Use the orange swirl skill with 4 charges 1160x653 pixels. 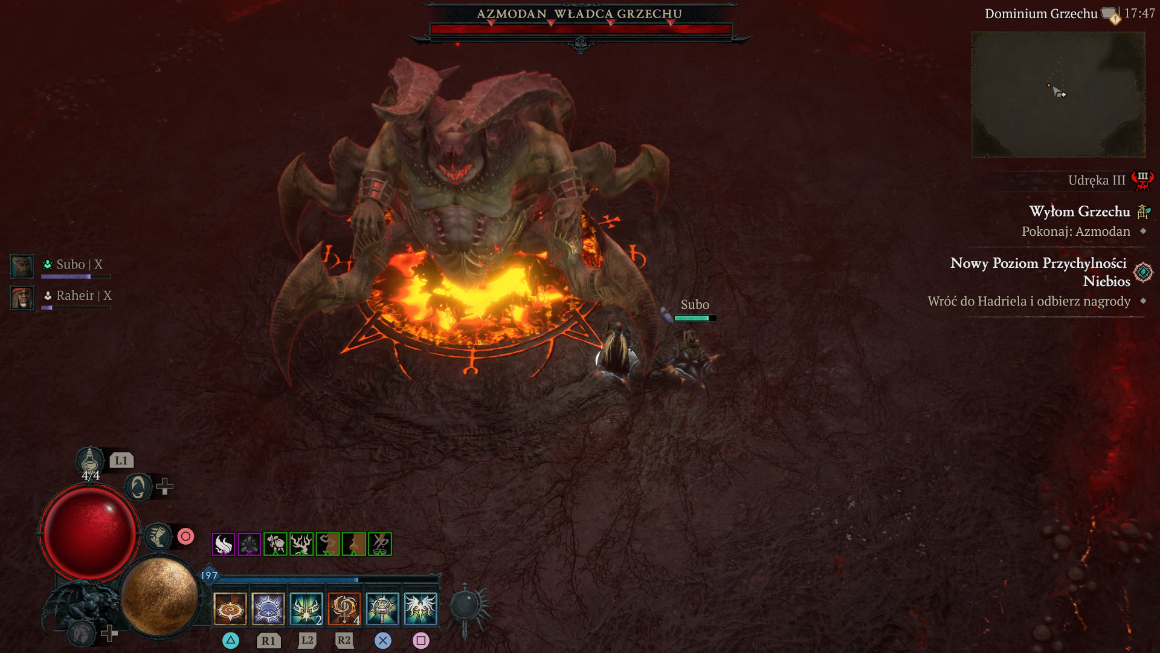[x=344, y=608]
